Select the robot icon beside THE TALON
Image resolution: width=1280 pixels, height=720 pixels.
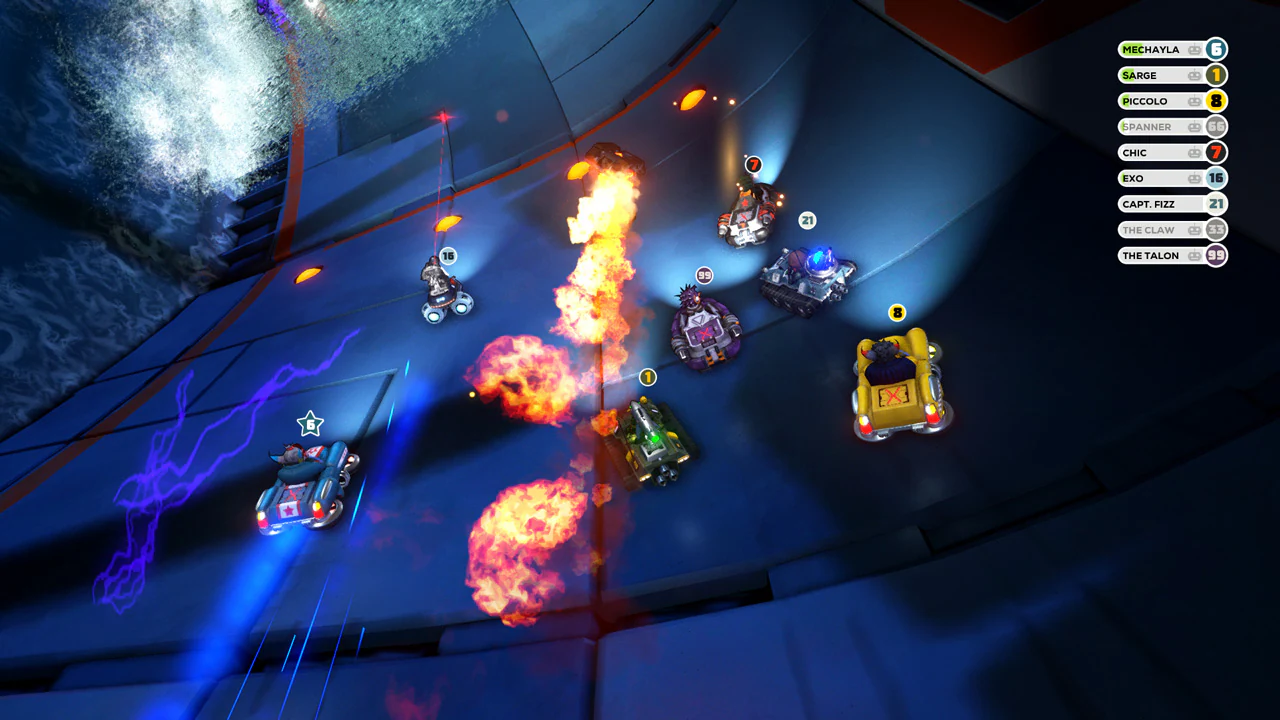pyautogui.click(x=1194, y=255)
